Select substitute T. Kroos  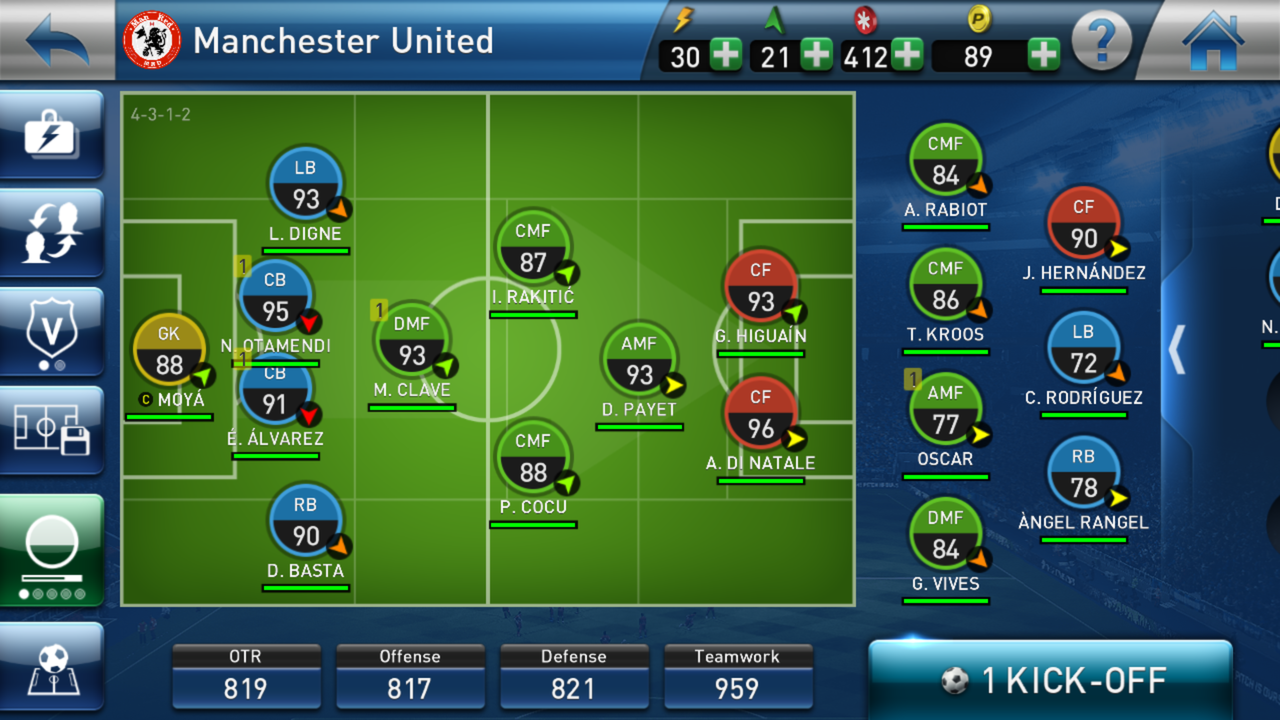(945, 286)
